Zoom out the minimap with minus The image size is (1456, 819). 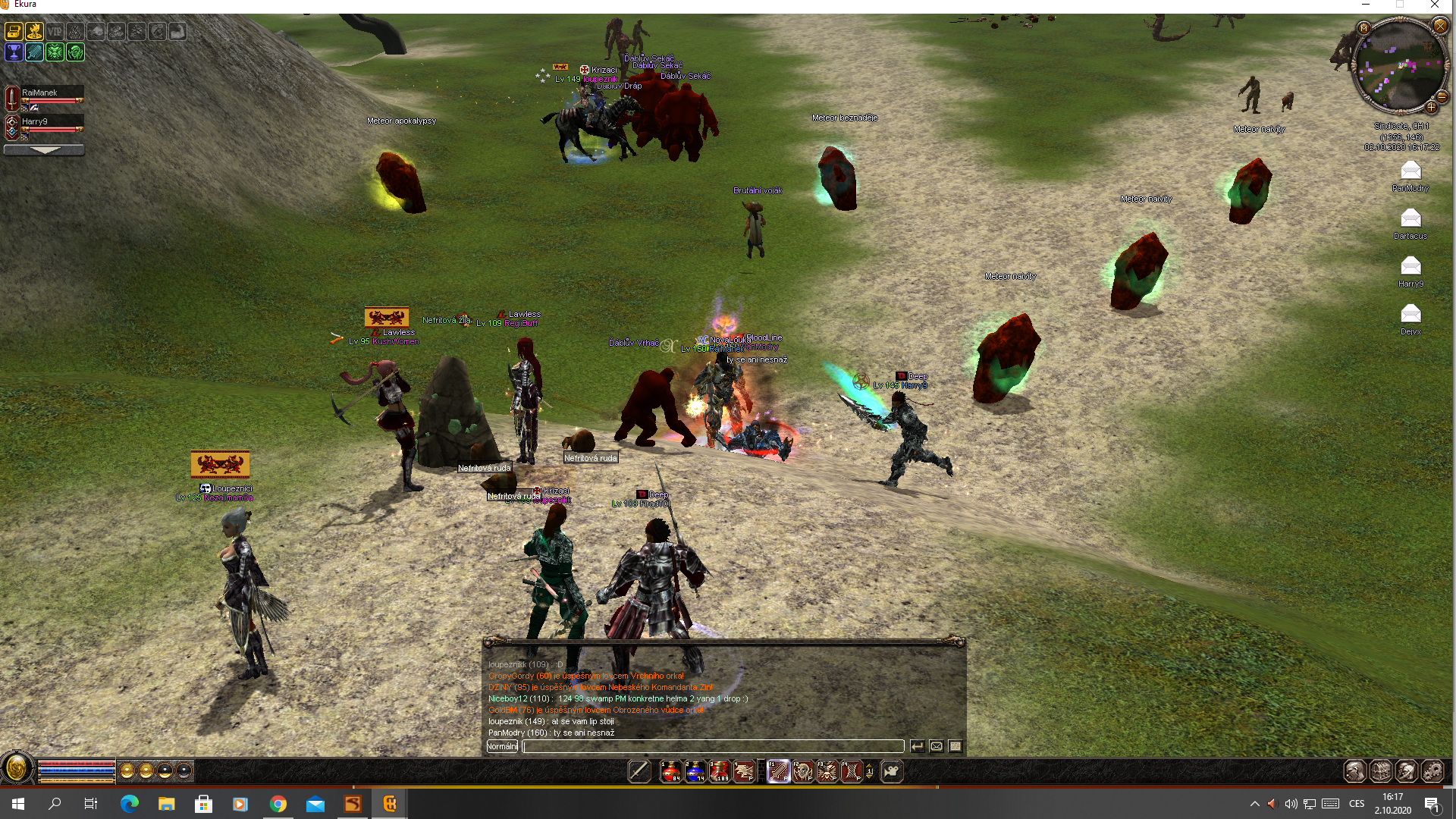coord(1442,97)
